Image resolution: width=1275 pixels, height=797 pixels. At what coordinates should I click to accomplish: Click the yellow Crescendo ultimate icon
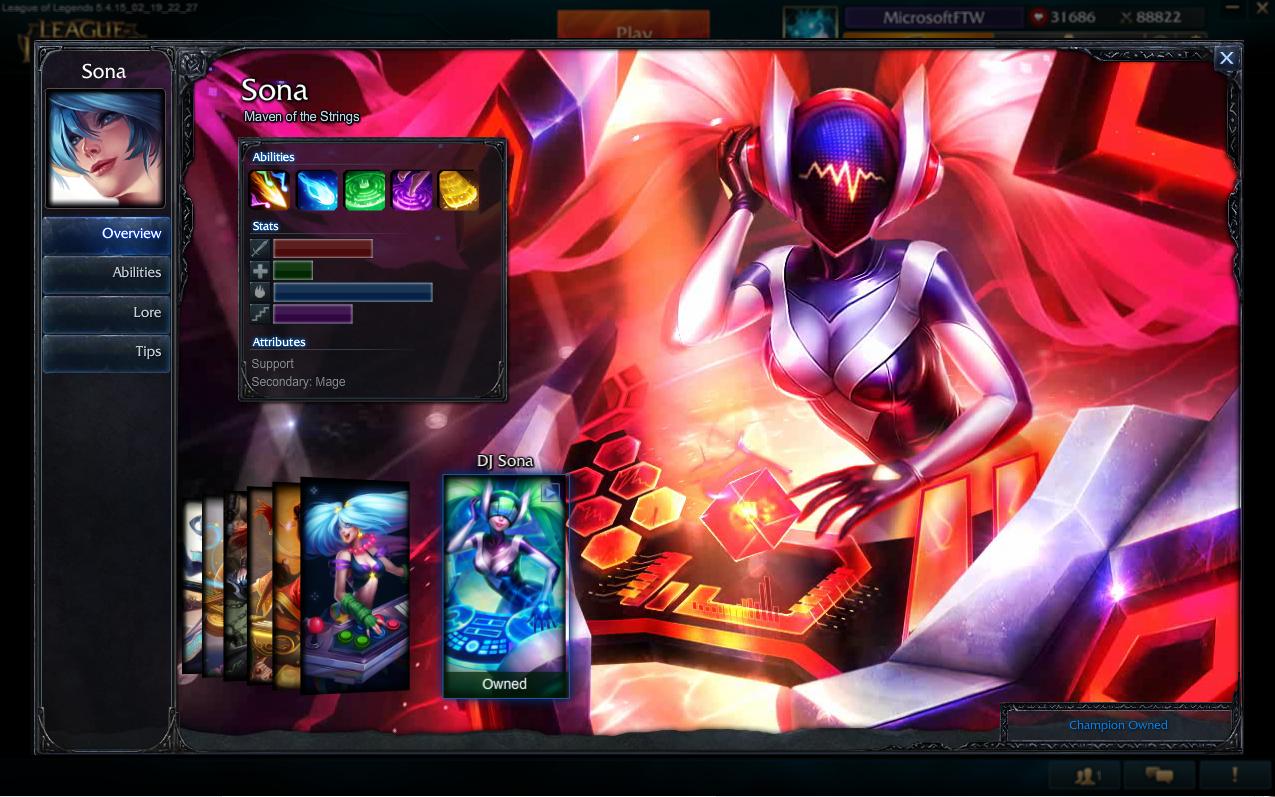click(x=458, y=190)
